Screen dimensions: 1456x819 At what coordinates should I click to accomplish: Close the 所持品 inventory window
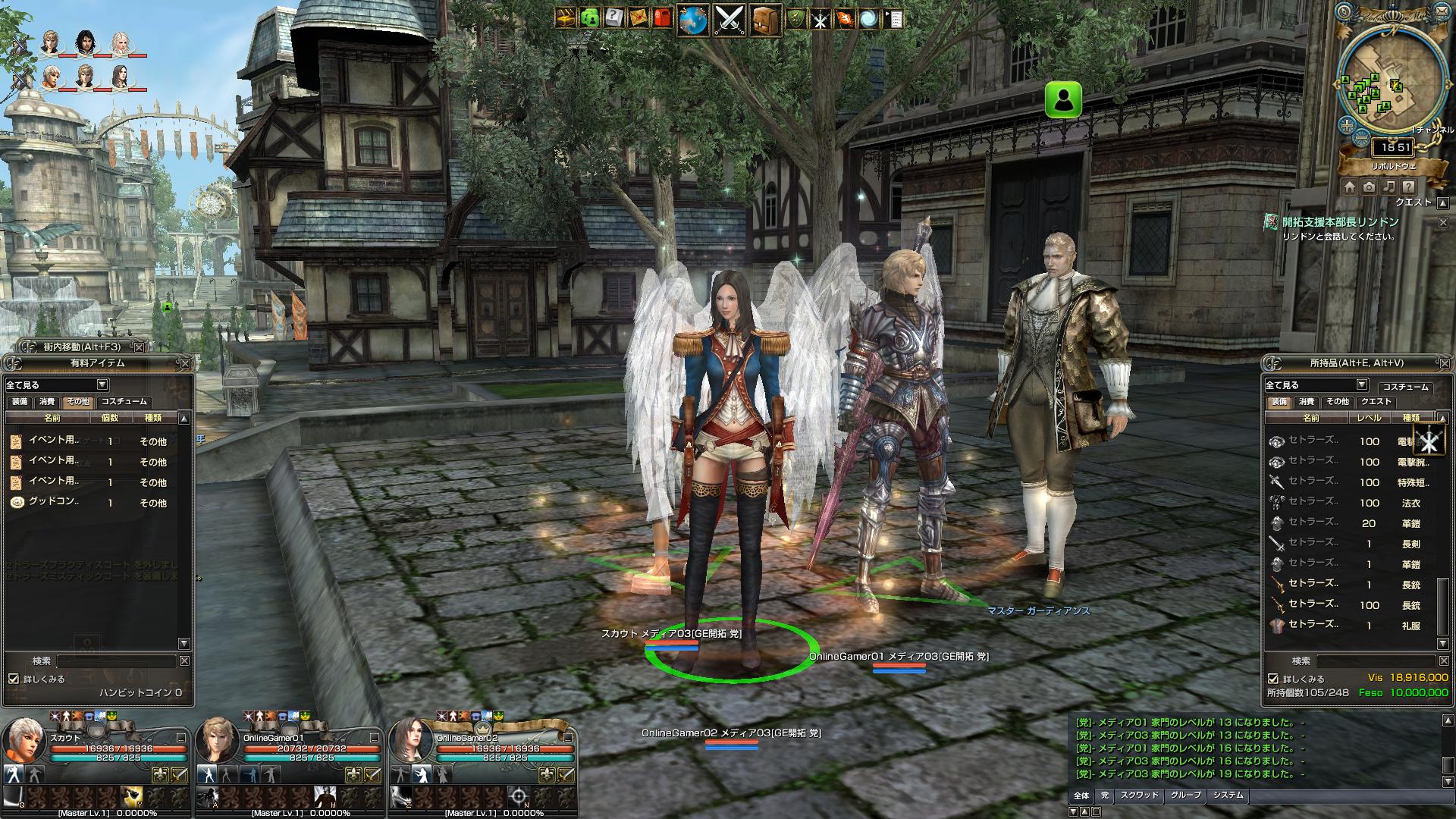pyautogui.click(x=1443, y=363)
